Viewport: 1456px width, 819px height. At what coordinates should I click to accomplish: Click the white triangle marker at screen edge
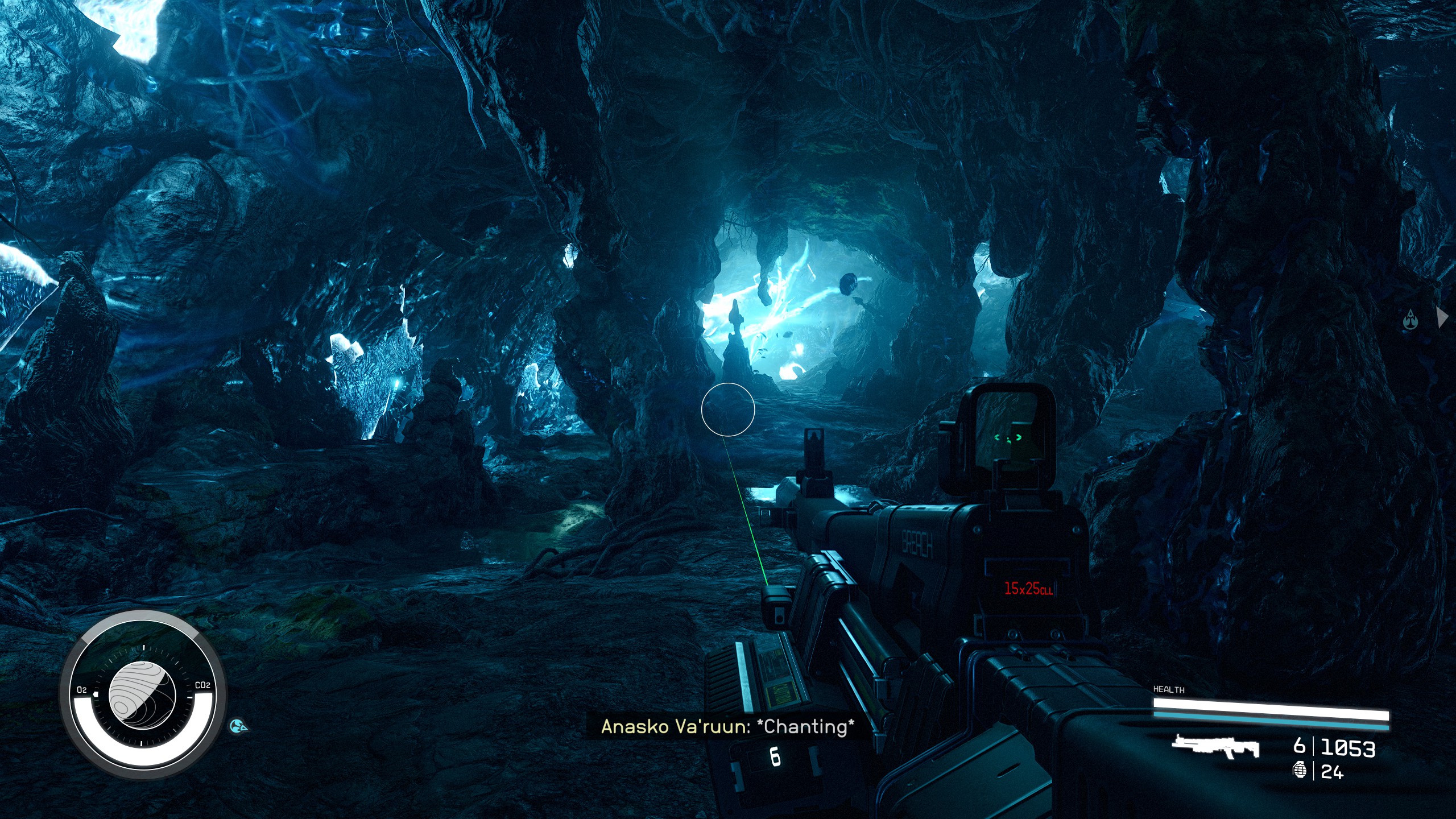1442,317
